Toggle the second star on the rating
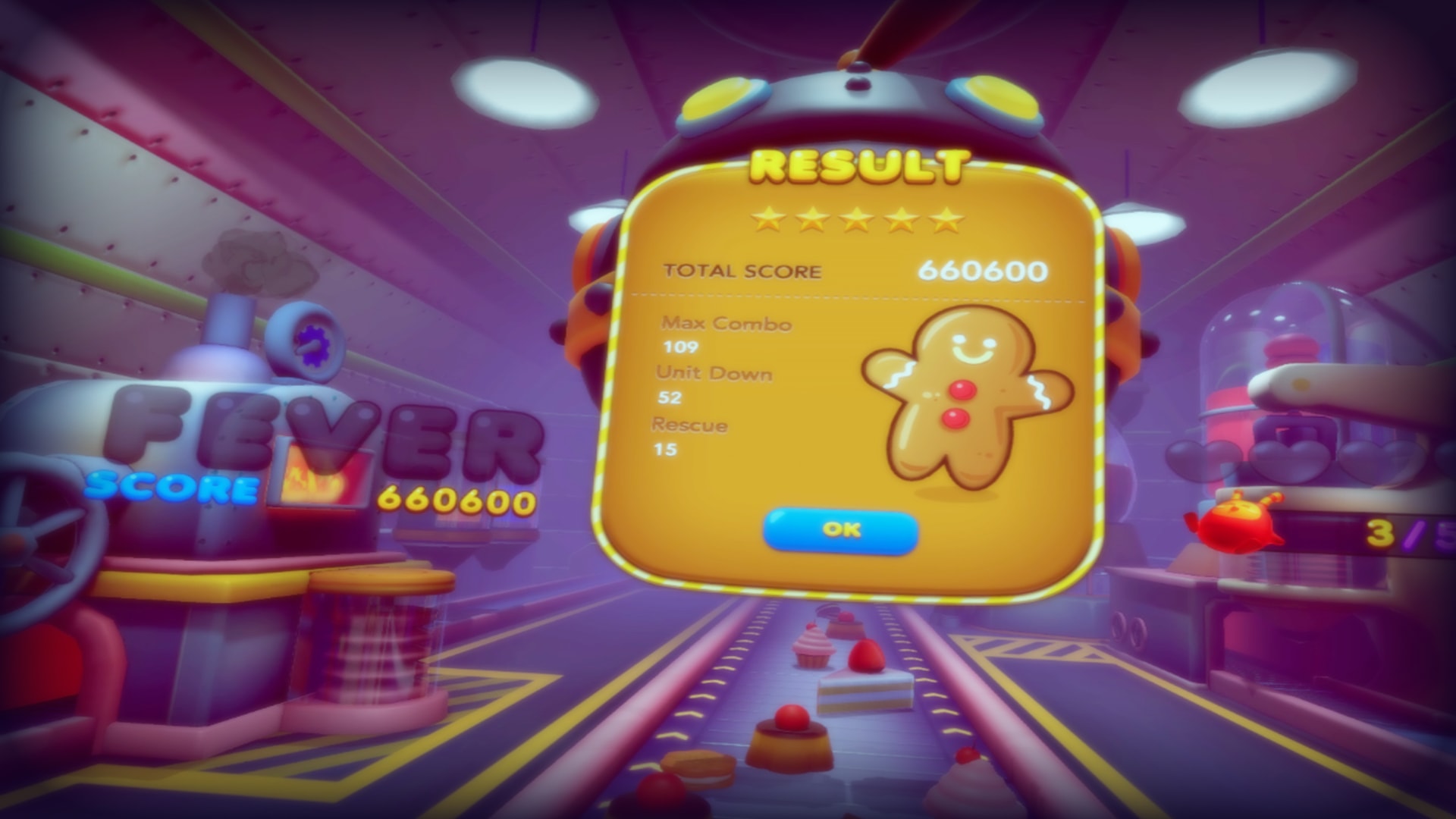Screen dimensions: 1456x819 coord(810,219)
